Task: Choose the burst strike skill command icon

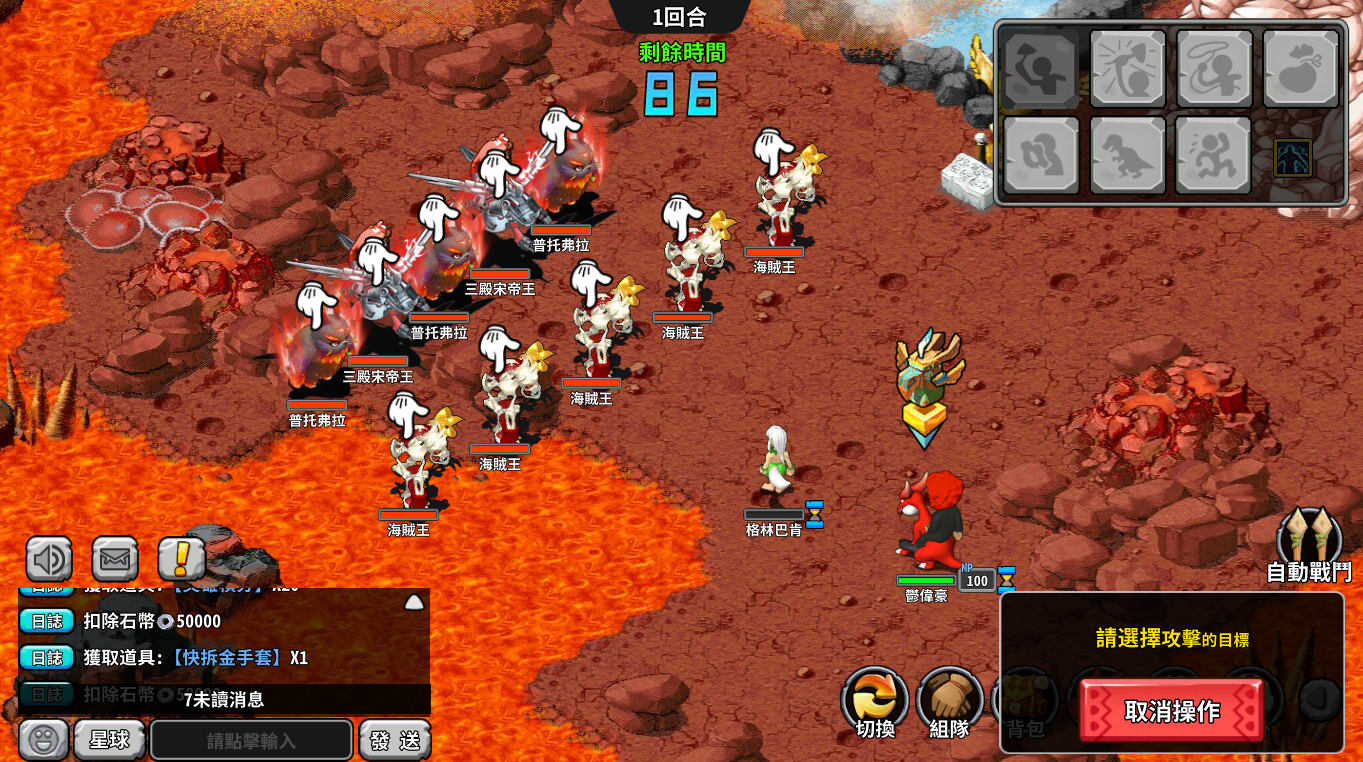Action: click(x=1127, y=68)
